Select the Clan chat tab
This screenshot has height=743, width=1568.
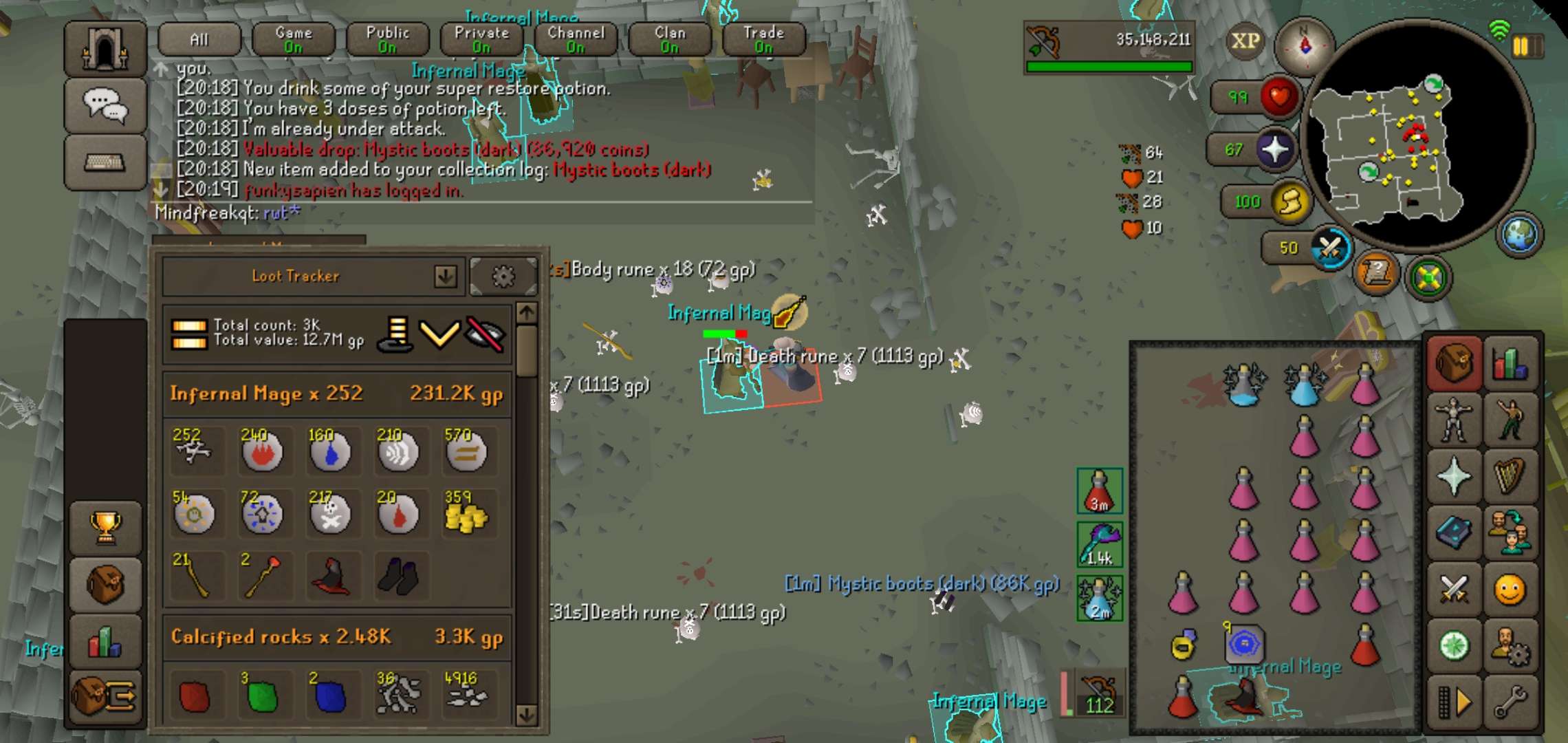670,39
